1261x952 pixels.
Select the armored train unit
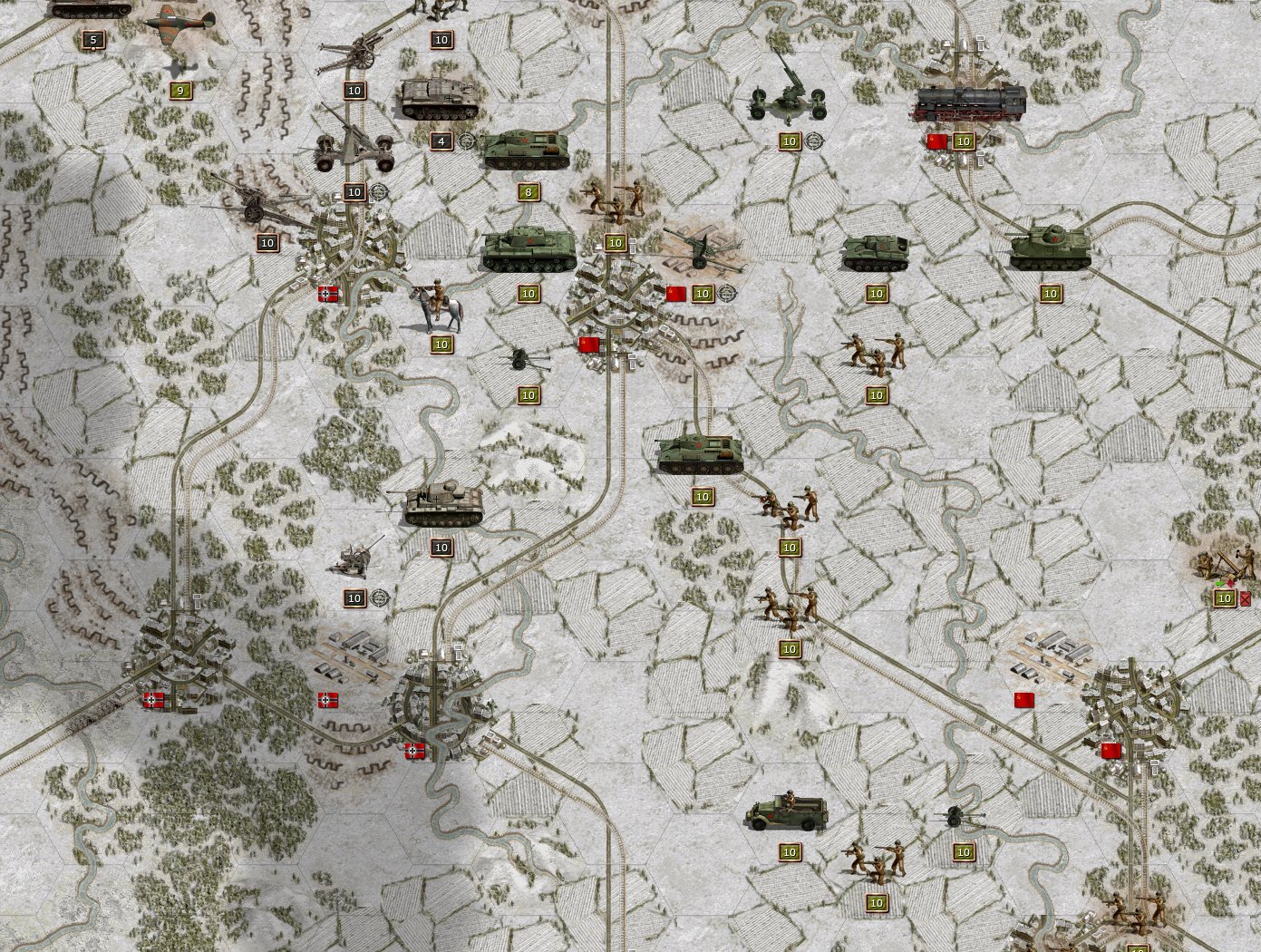pyautogui.click(x=970, y=102)
